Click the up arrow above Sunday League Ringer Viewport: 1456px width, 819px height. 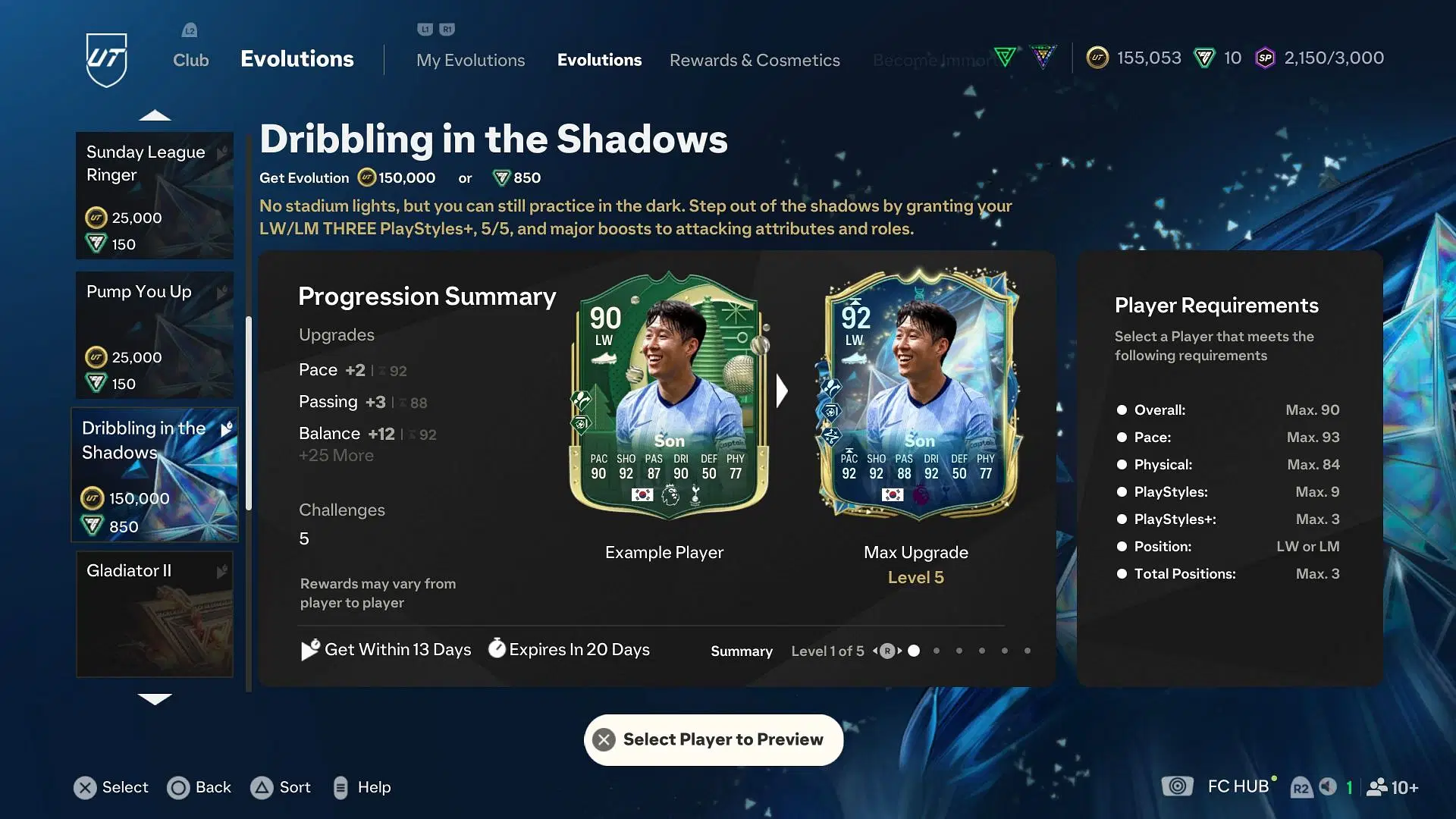pos(155,115)
